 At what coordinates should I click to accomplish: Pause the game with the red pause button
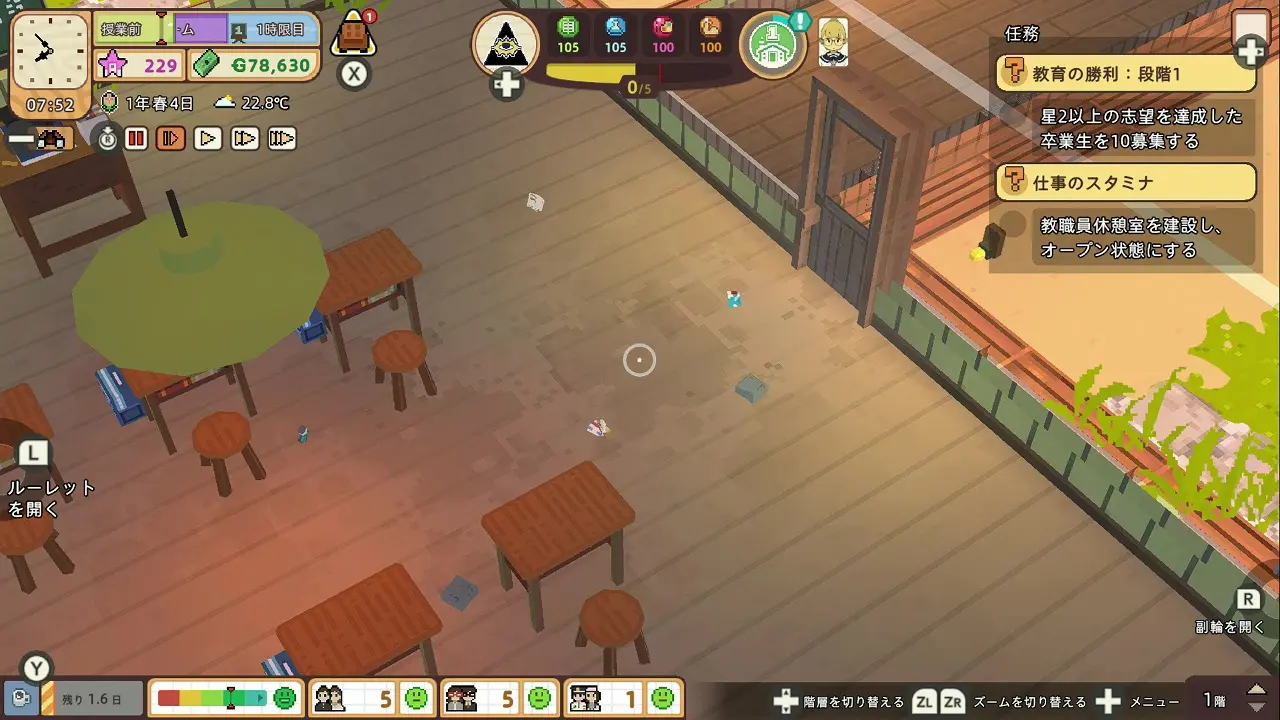pyautogui.click(x=137, y=139)
